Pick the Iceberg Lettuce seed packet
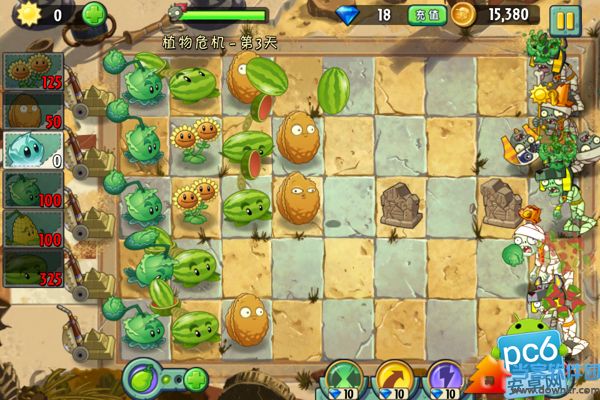600x400 pixels. coord(31,150)
